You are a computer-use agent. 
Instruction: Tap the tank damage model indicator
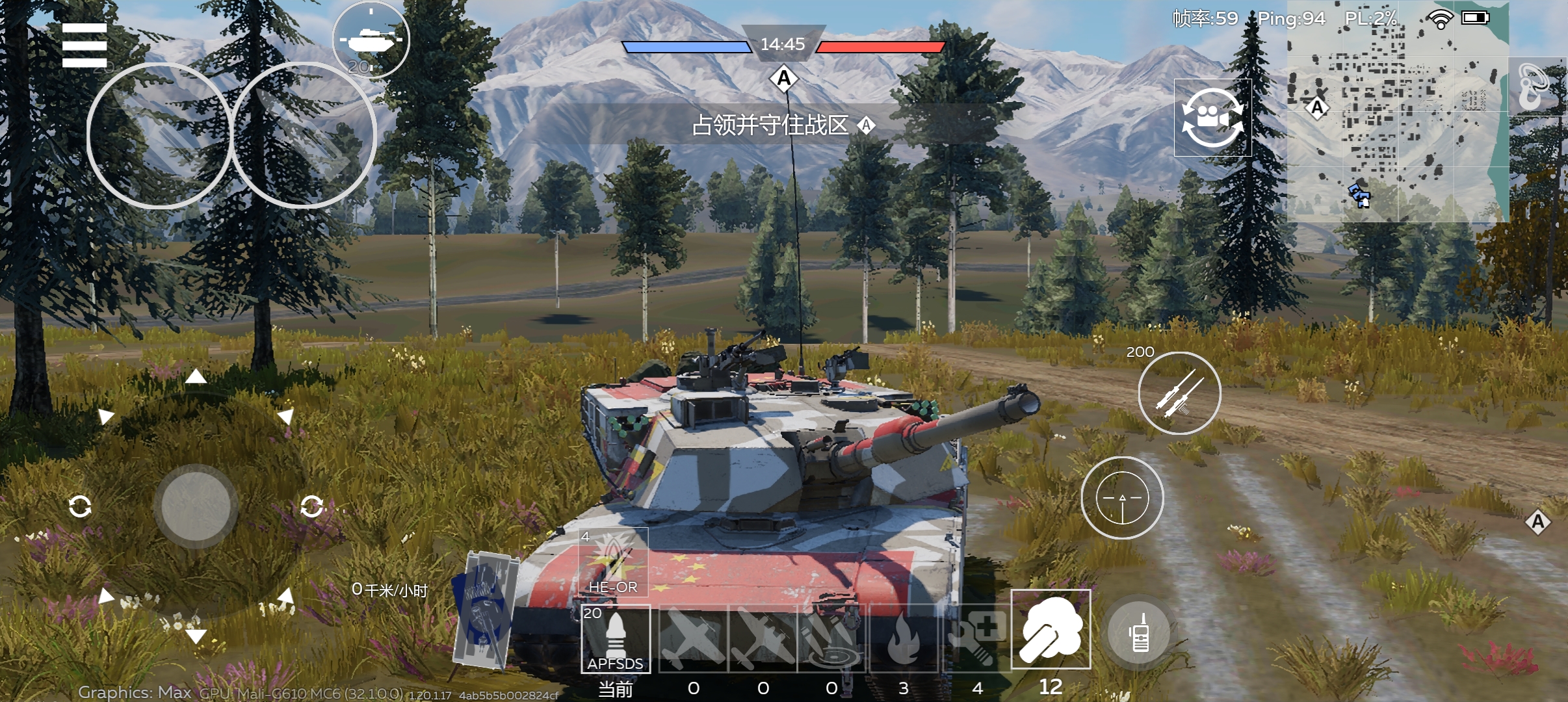[x=484, y=609]
